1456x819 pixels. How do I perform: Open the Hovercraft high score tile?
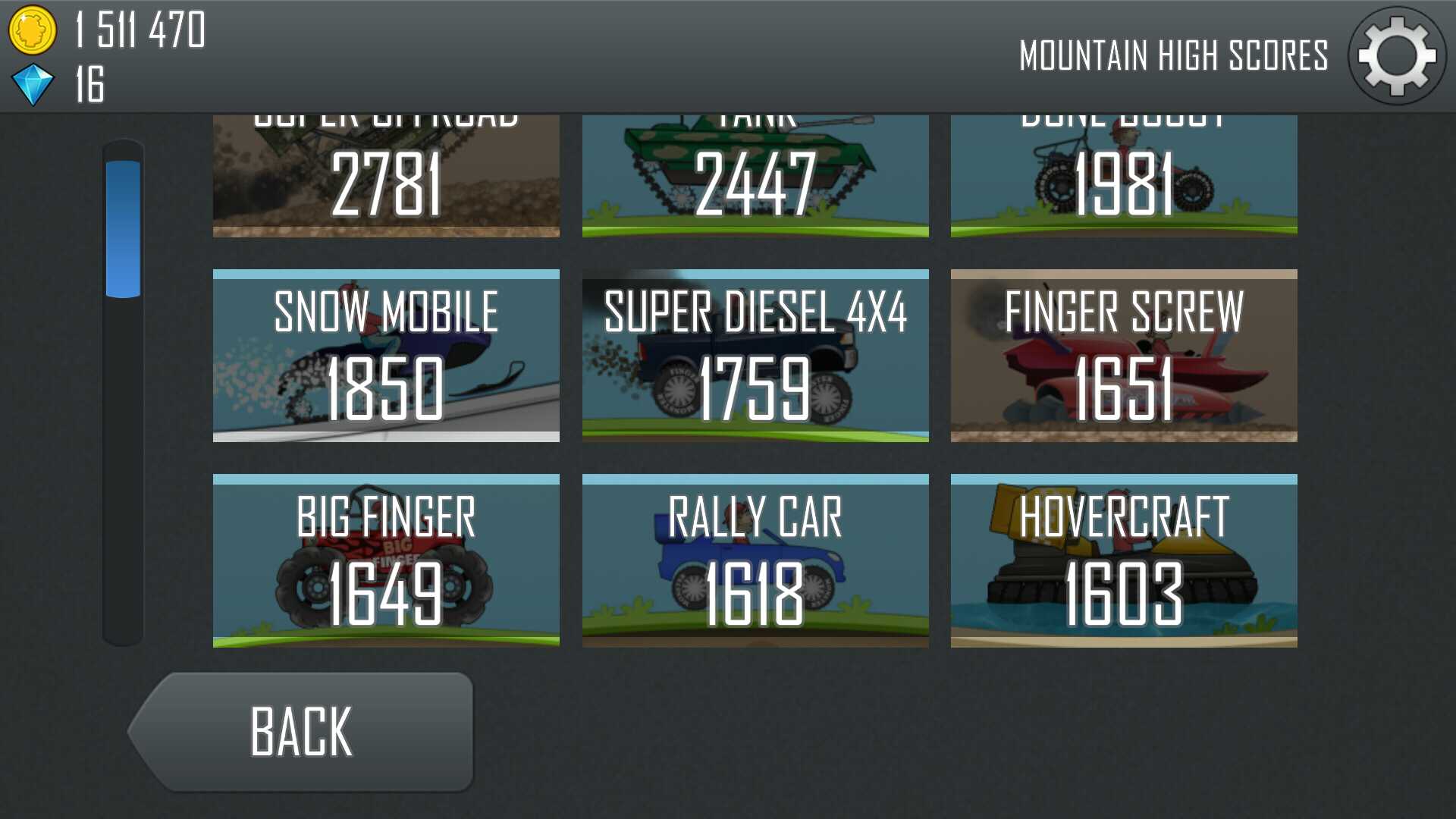click(1124, 560)
